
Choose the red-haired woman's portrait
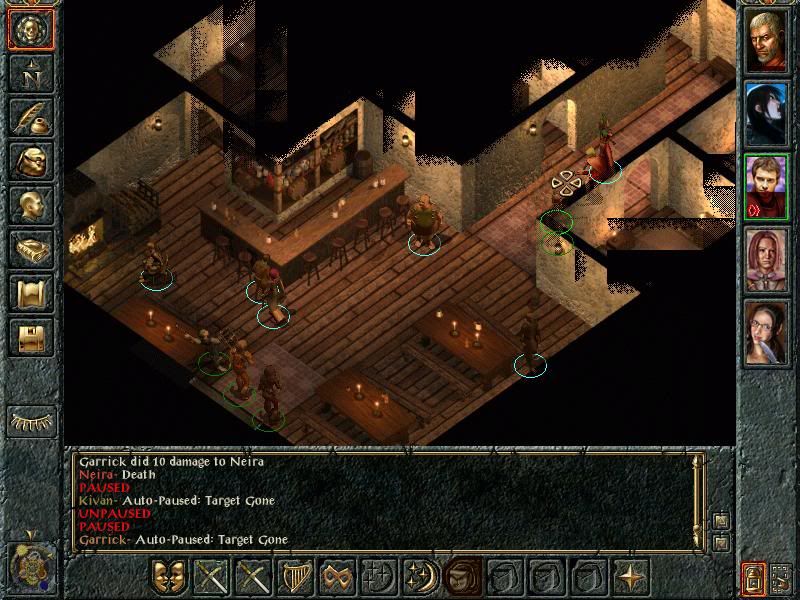tap(767, 260)
